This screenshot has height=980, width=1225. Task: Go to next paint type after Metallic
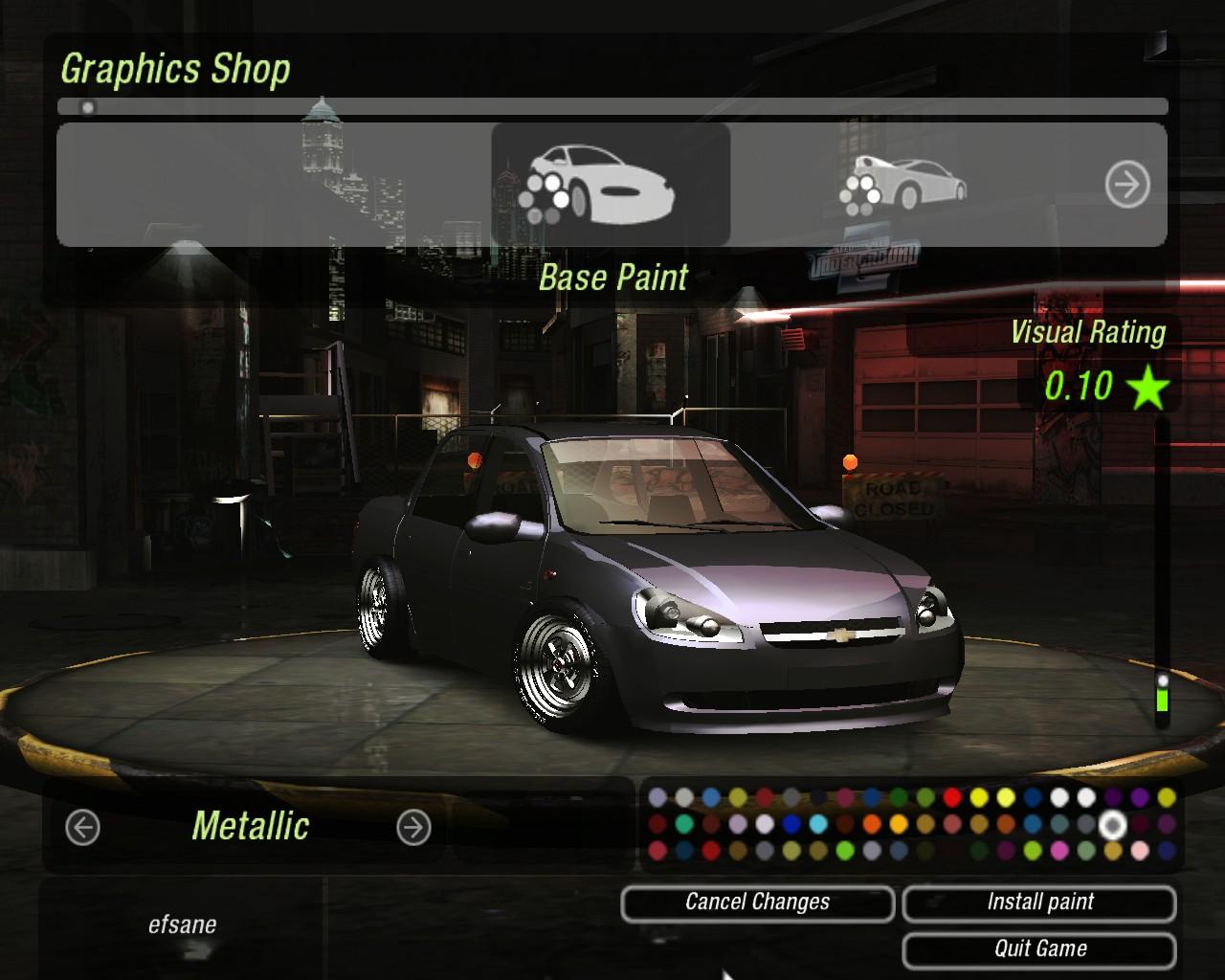(413, 827)
